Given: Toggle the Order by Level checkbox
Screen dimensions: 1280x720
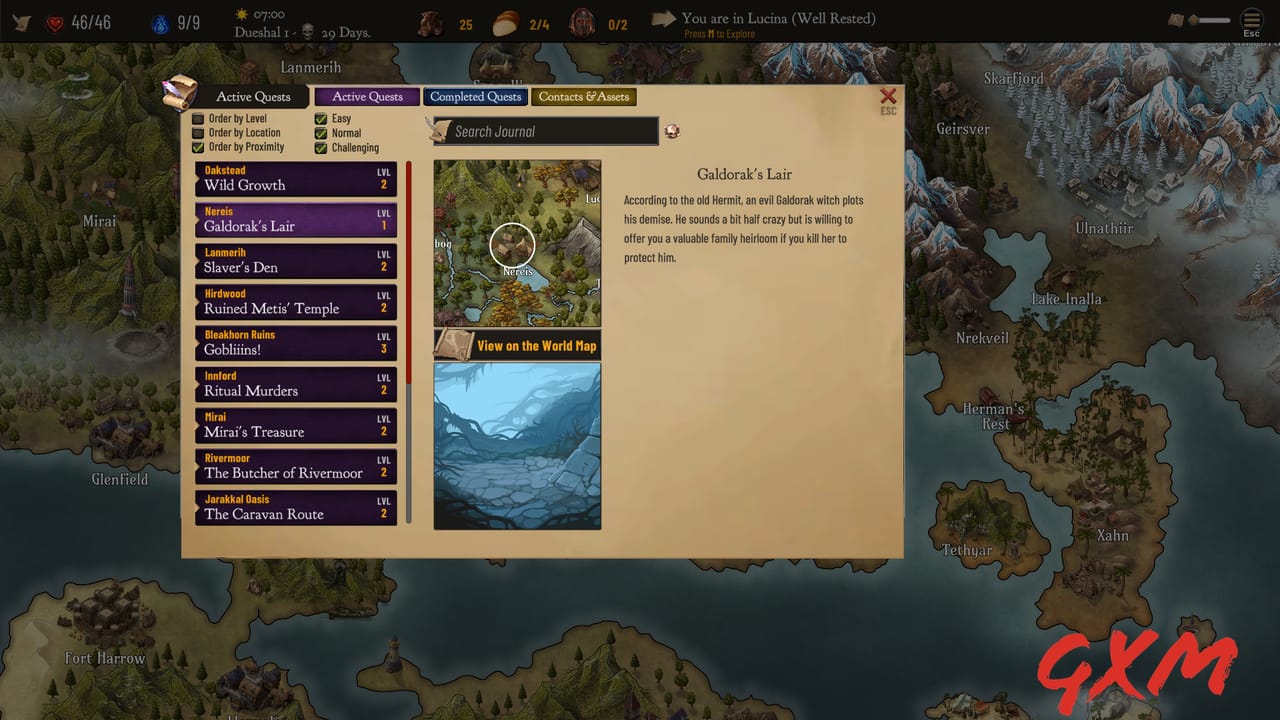Looking at the screenshot, I should point(200,118).
